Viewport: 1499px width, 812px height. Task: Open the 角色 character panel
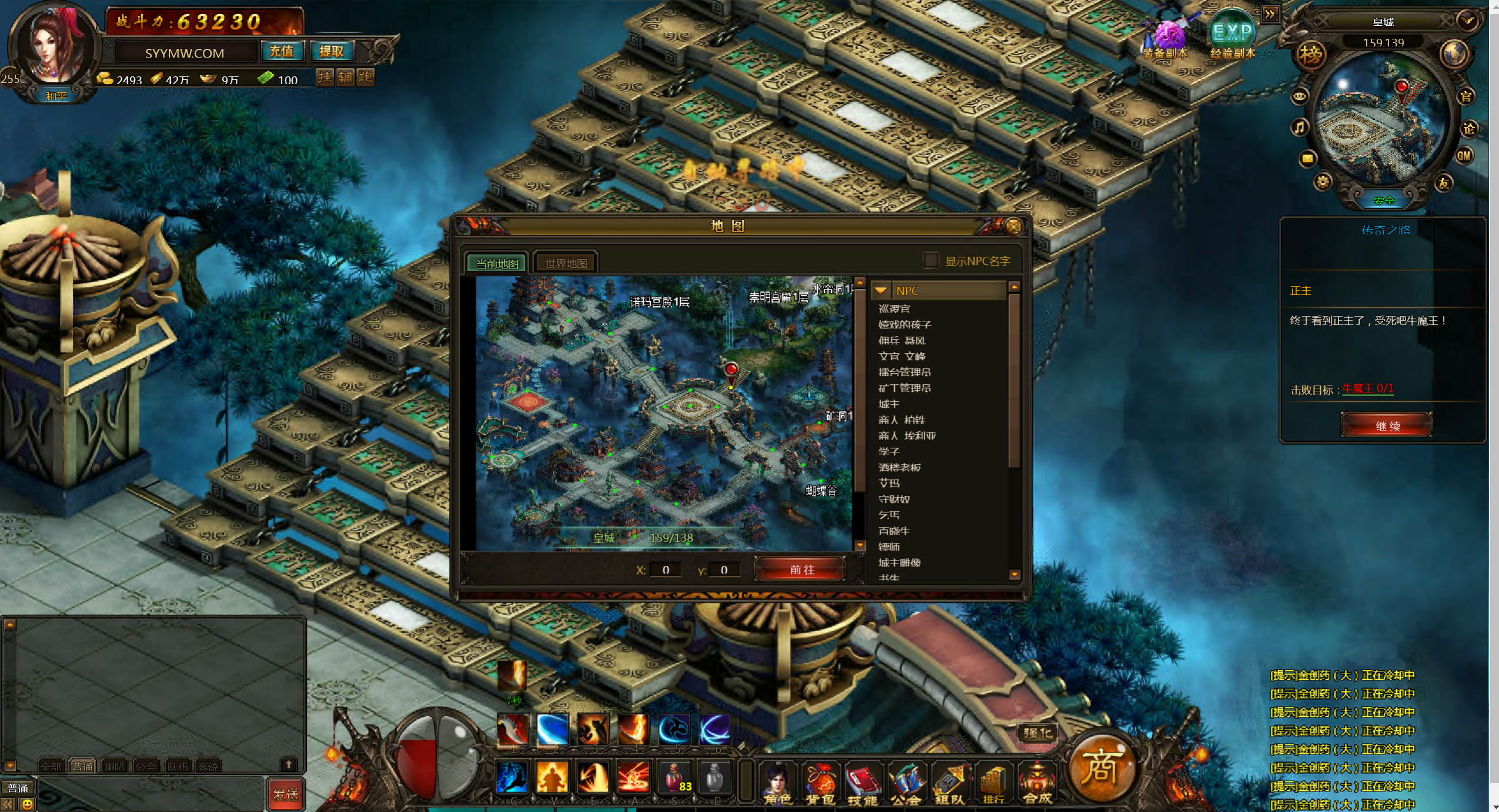pyautogui.click(x=777, y=783)
